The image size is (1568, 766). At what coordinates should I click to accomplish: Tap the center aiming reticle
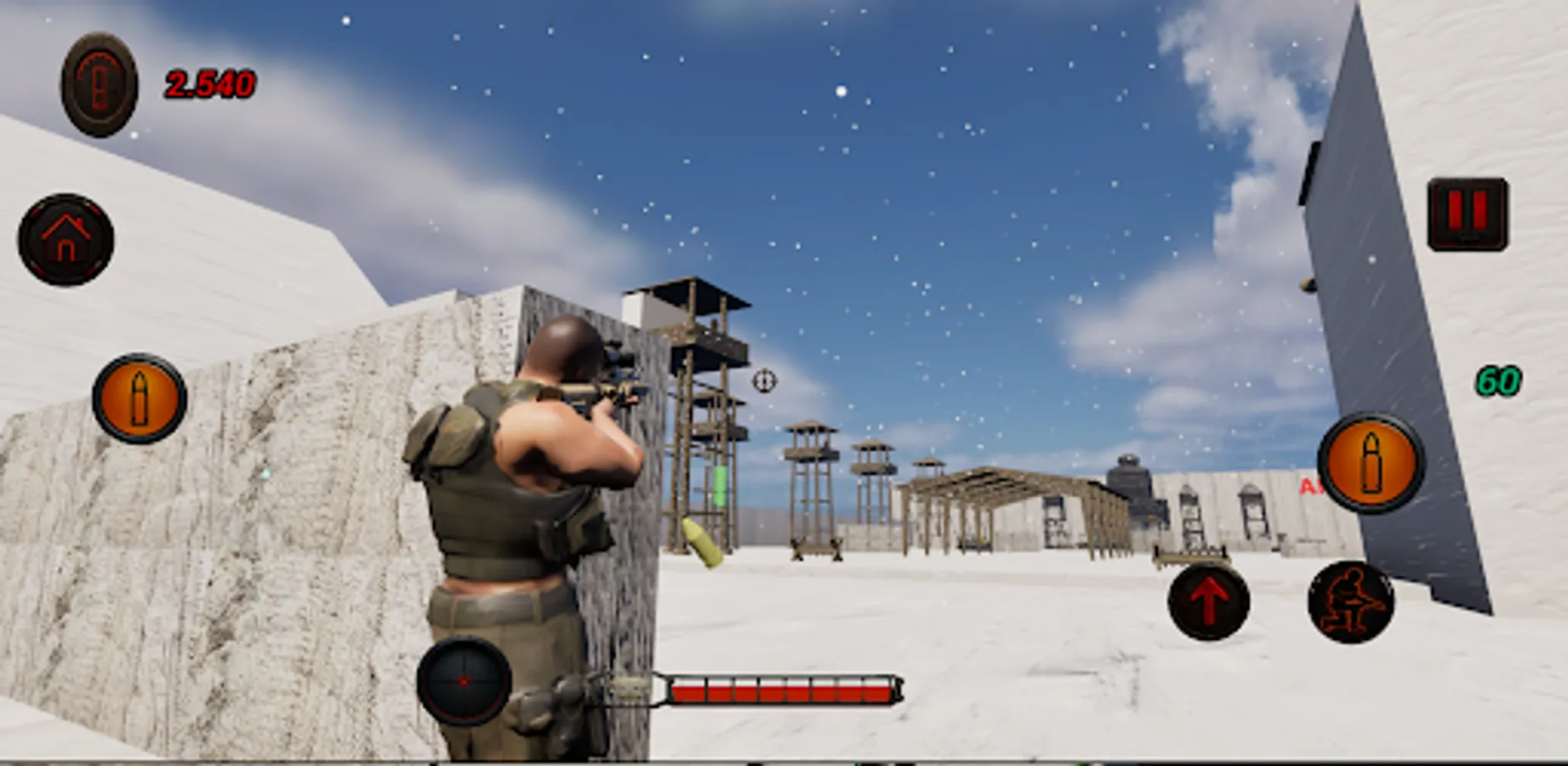[x=763, y=382]
